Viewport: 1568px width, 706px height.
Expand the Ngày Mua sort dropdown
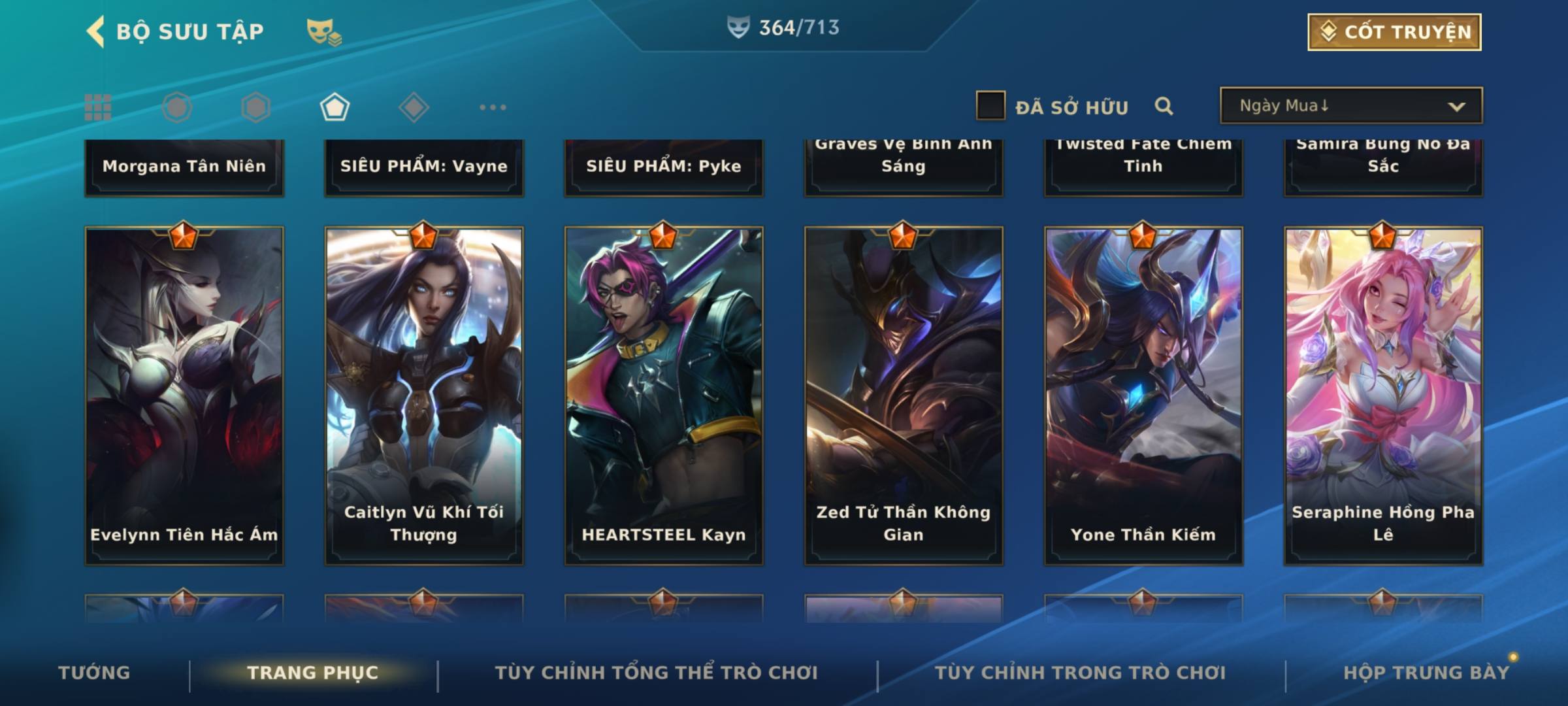click(1350, 106)
